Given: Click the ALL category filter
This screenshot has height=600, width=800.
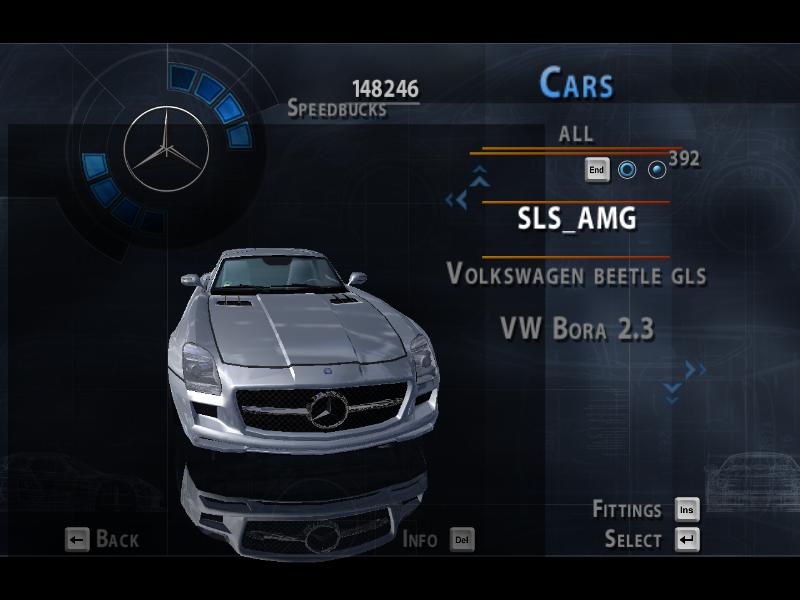Looking at the screenshot, I should pos(576,133).
